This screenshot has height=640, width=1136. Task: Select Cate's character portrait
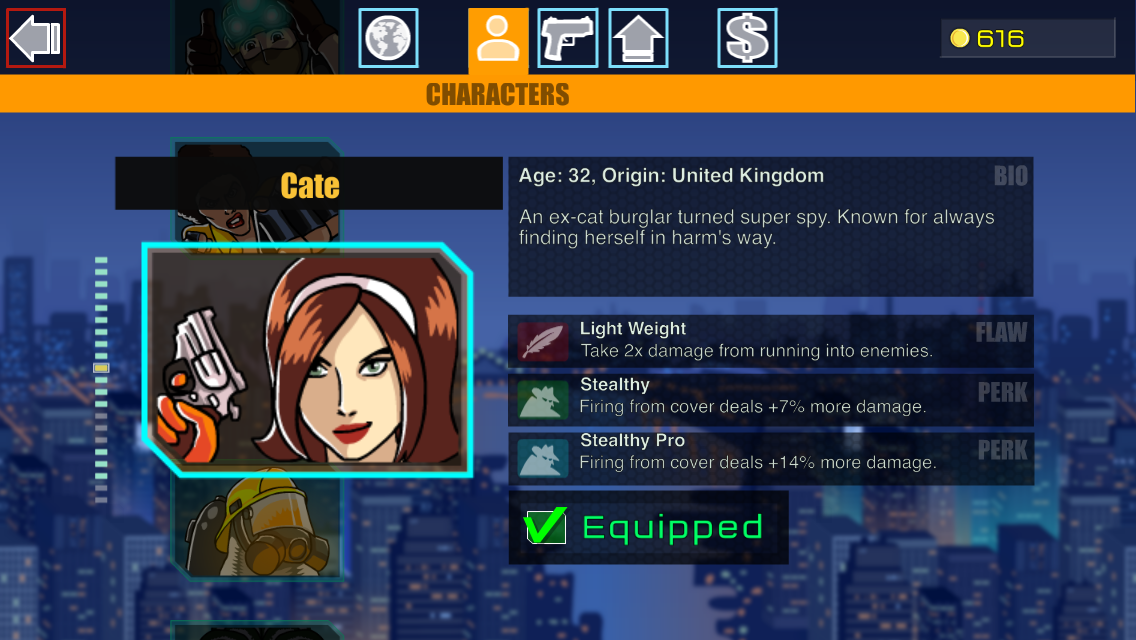pos(307,359)
